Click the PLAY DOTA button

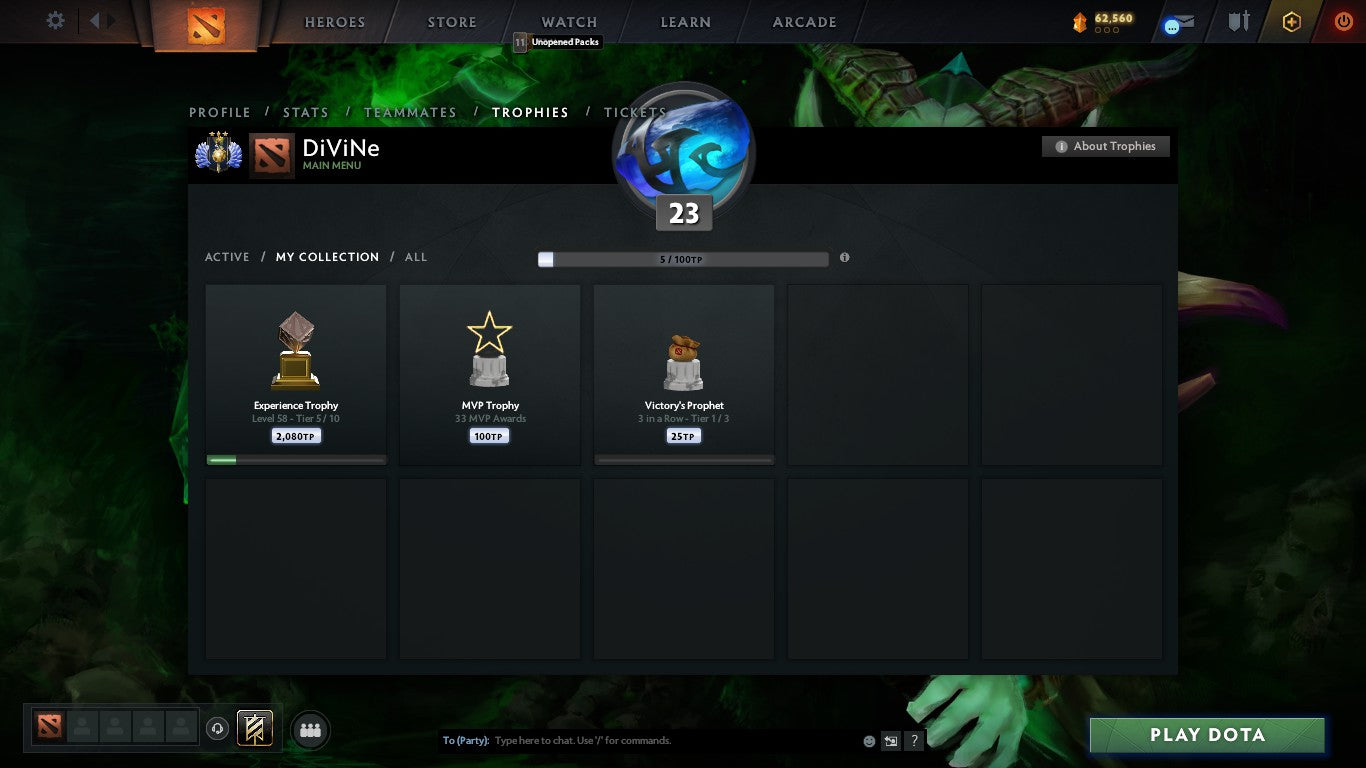(x=1208, y=734)
